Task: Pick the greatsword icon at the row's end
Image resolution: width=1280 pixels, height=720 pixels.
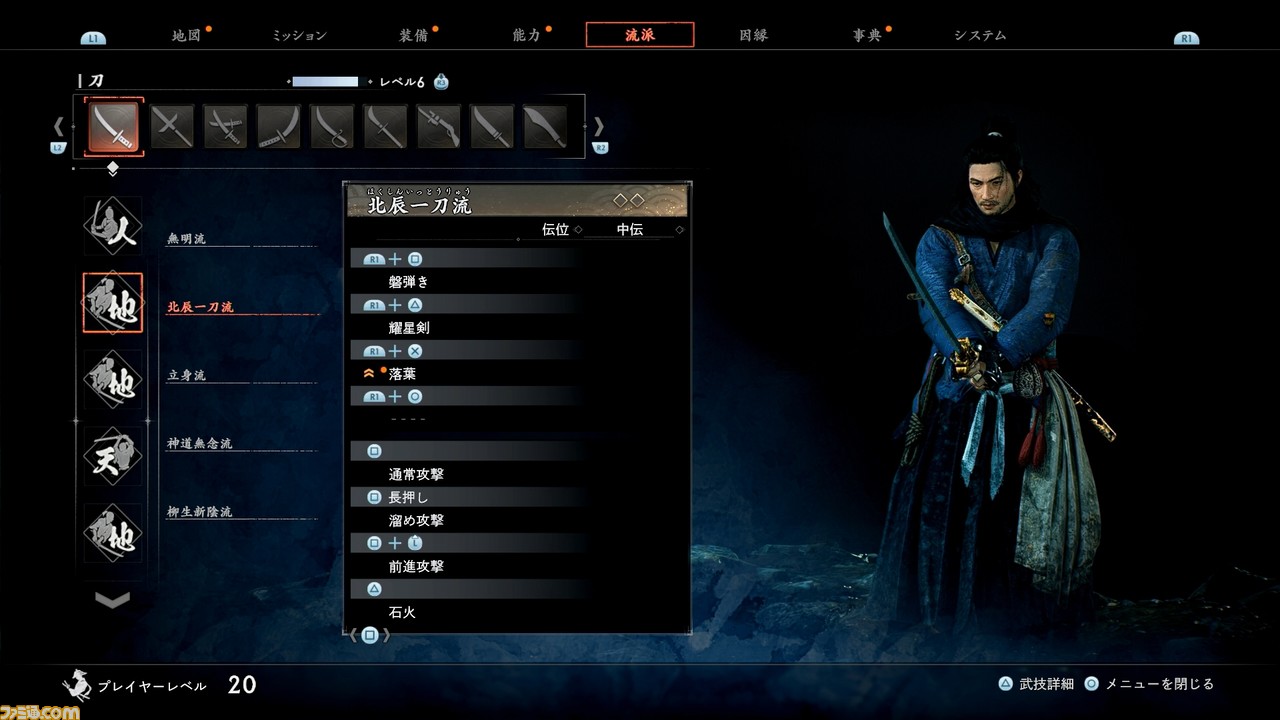Action: pos(545,125)
